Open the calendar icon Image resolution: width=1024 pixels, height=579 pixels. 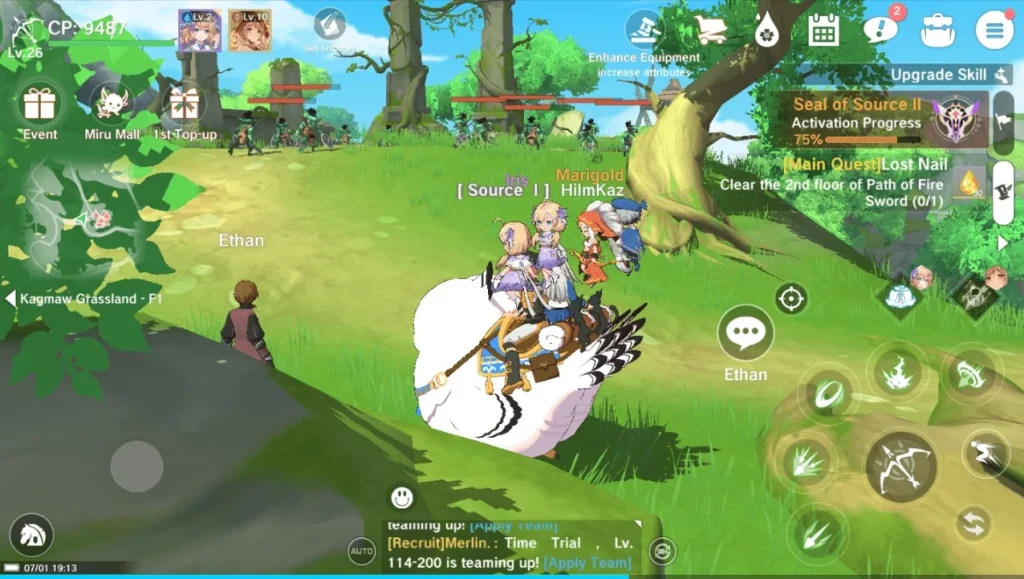coord(823,30)
